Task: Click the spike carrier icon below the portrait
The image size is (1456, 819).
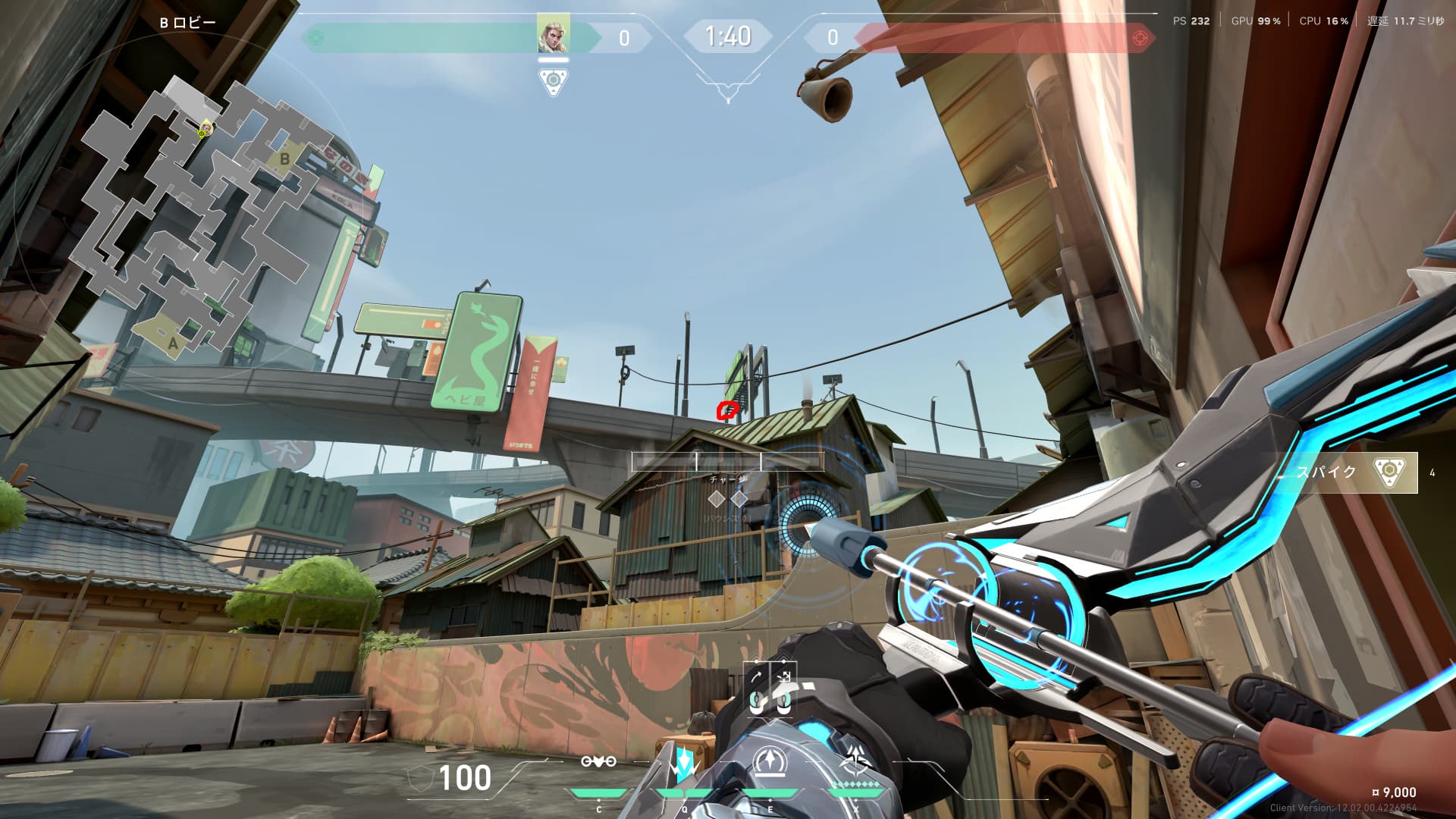Action: 554,81
